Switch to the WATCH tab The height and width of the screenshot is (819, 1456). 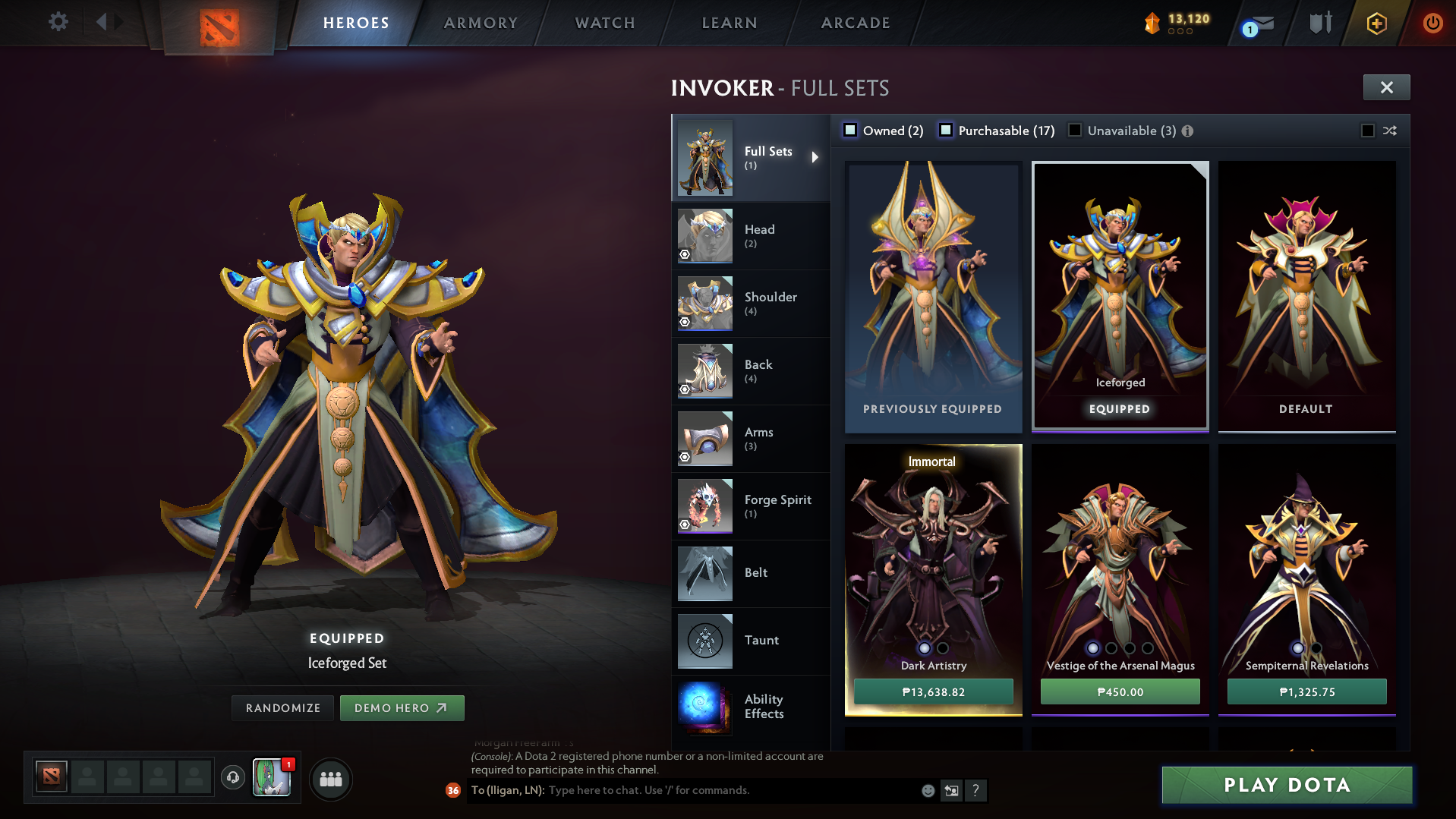coord(604,23)
